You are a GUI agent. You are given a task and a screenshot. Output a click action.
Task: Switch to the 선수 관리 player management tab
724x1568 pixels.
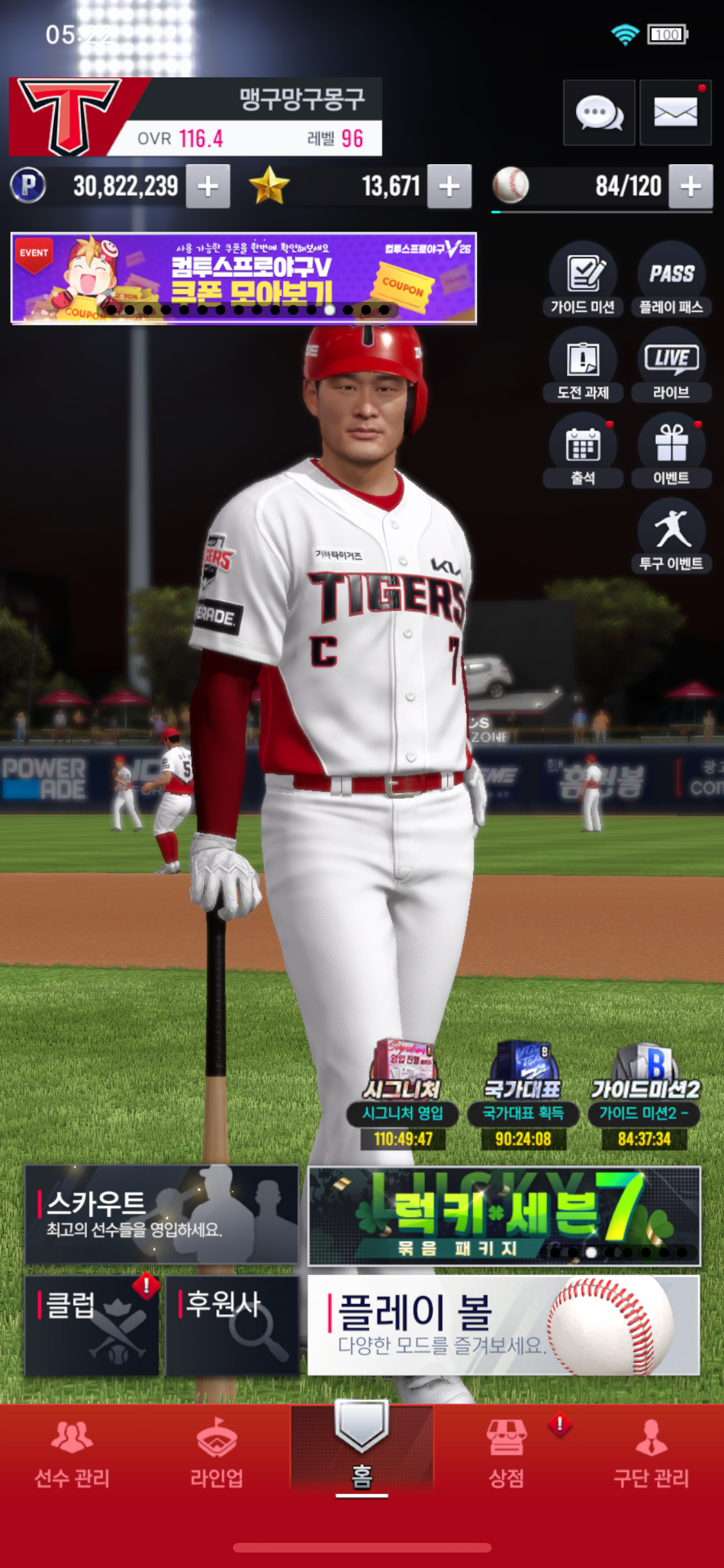point(72,1456)
